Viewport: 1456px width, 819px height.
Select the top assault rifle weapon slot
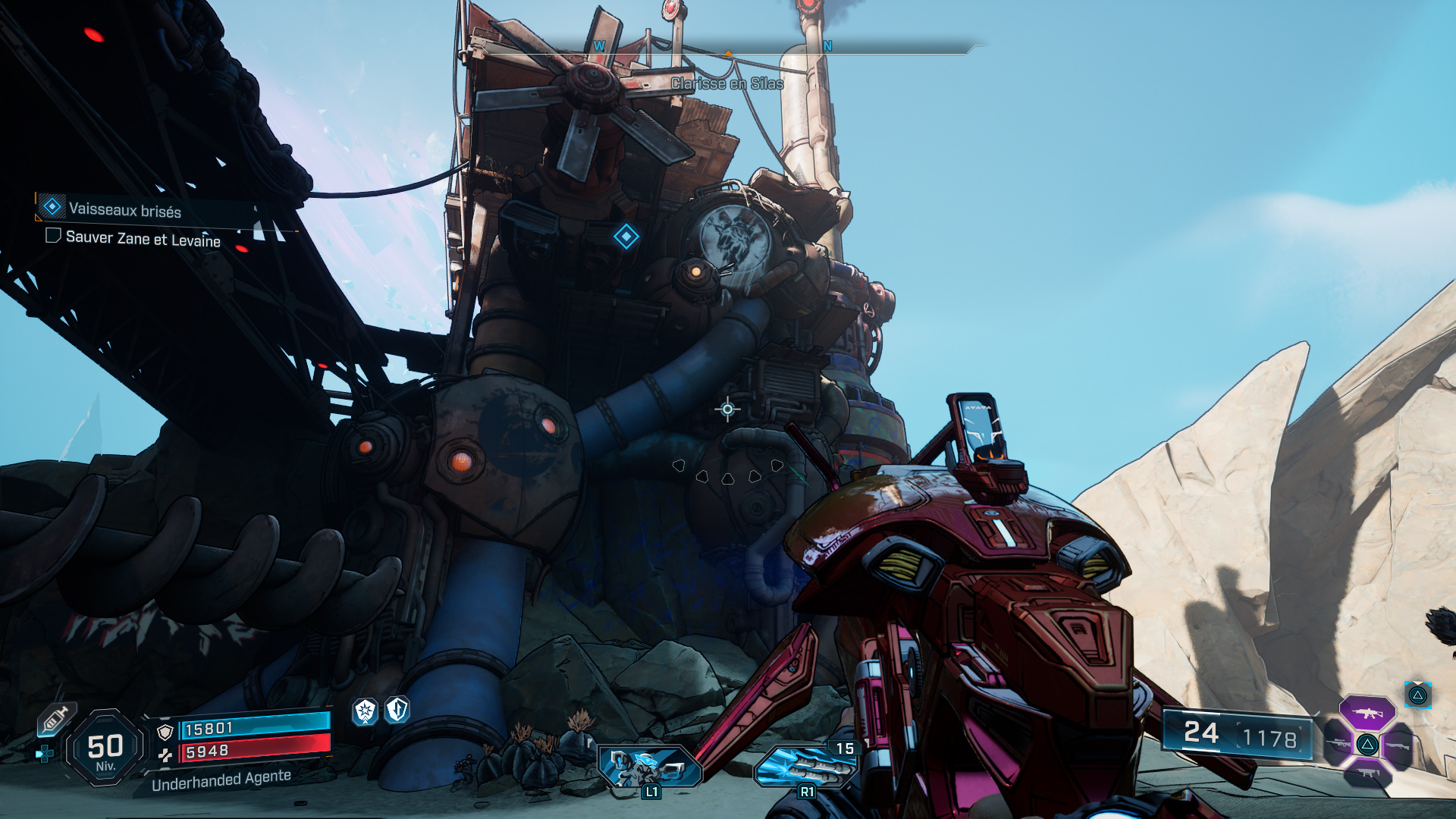click(x=1367, y=713)
